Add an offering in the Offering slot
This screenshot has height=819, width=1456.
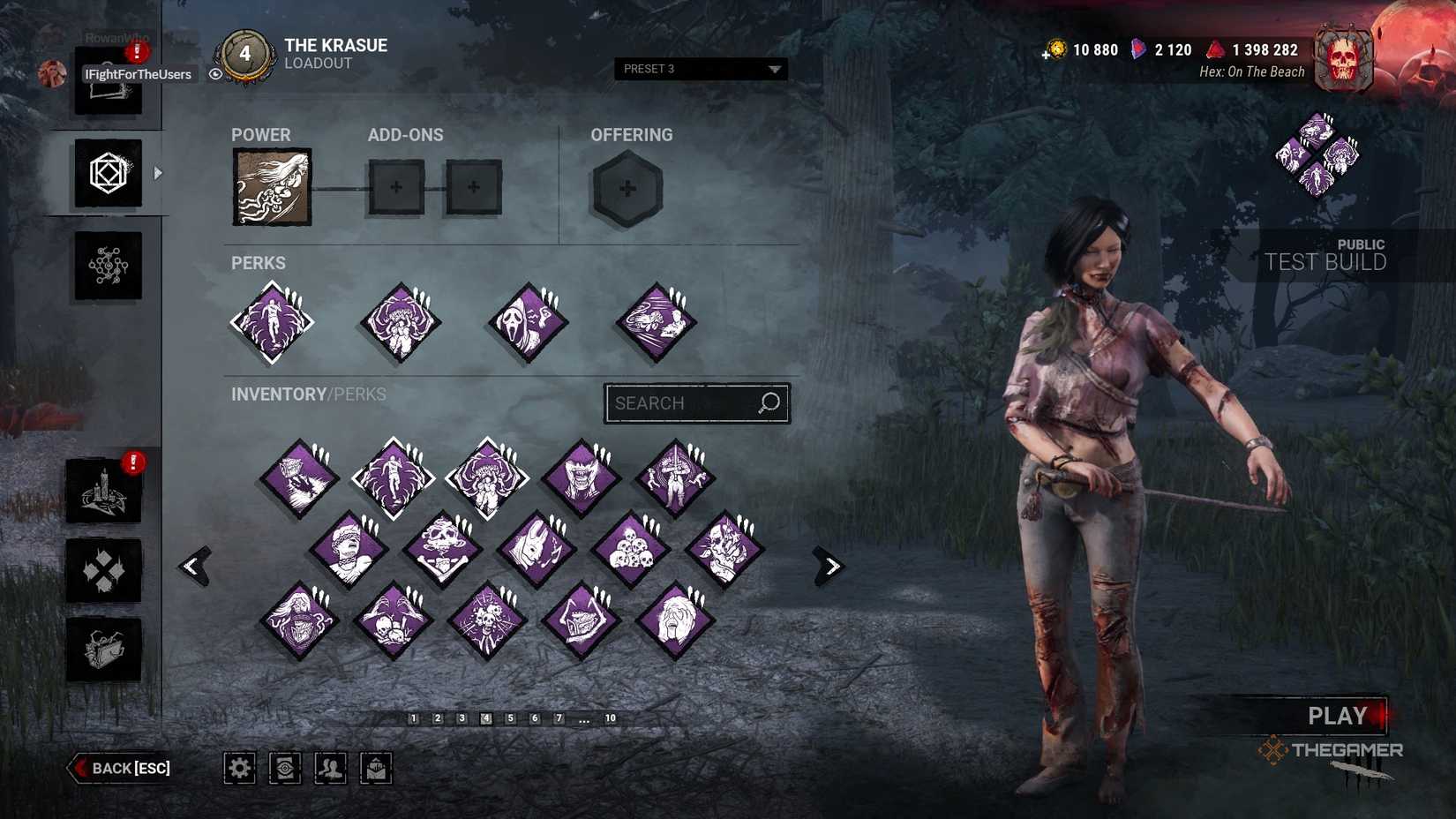627,188
